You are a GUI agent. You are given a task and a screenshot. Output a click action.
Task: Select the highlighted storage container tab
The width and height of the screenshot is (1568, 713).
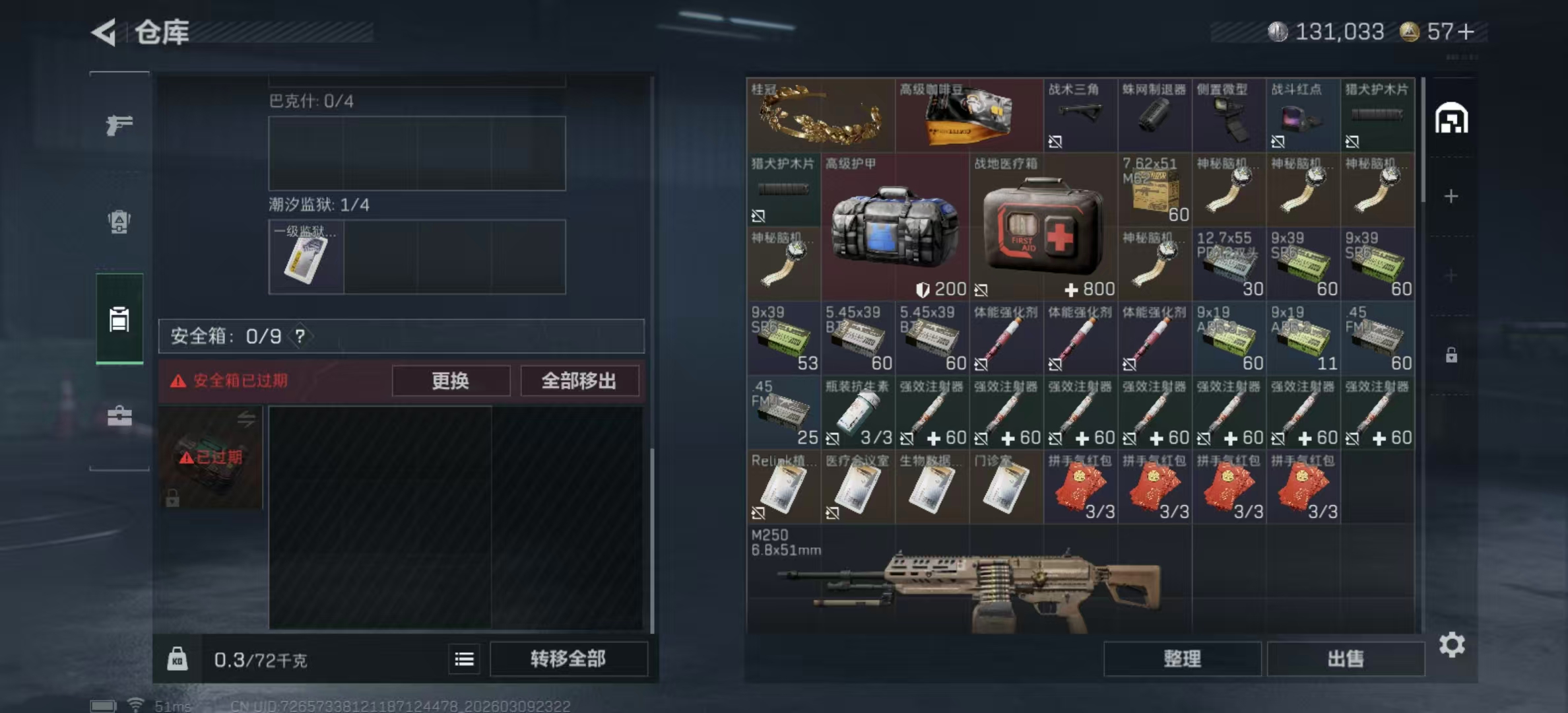point(119,319)
